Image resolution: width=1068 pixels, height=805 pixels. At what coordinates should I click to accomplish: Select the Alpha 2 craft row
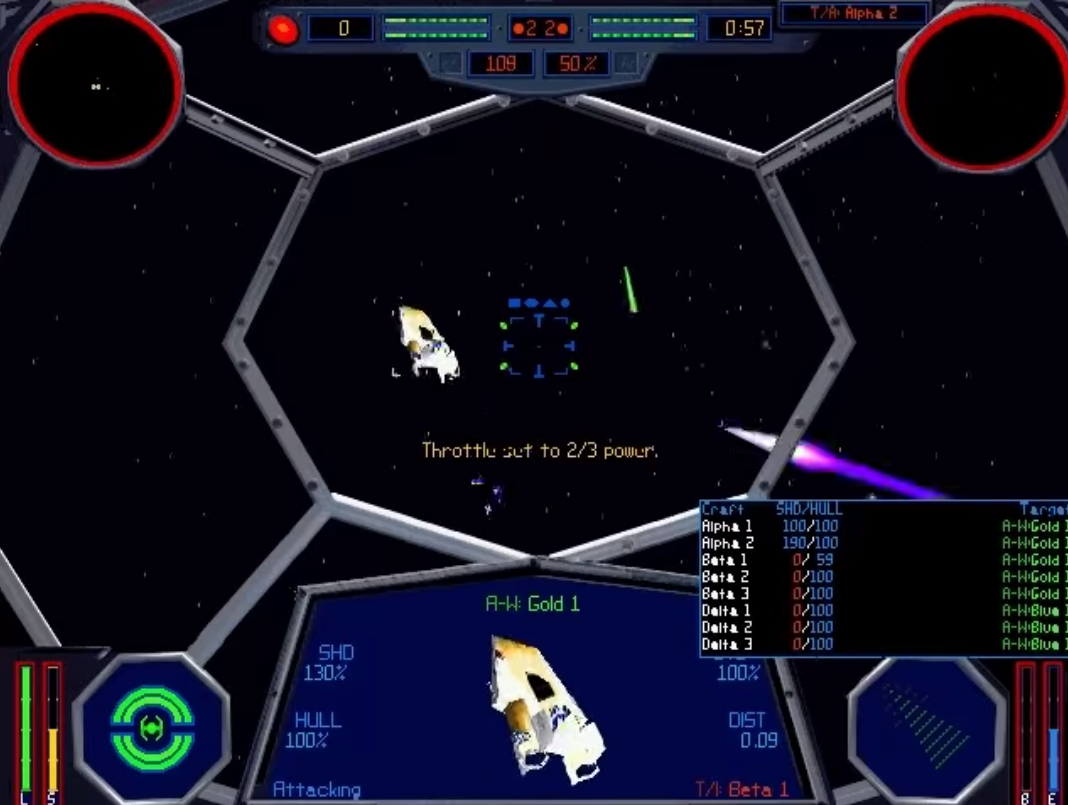click(x=727, y=543)
